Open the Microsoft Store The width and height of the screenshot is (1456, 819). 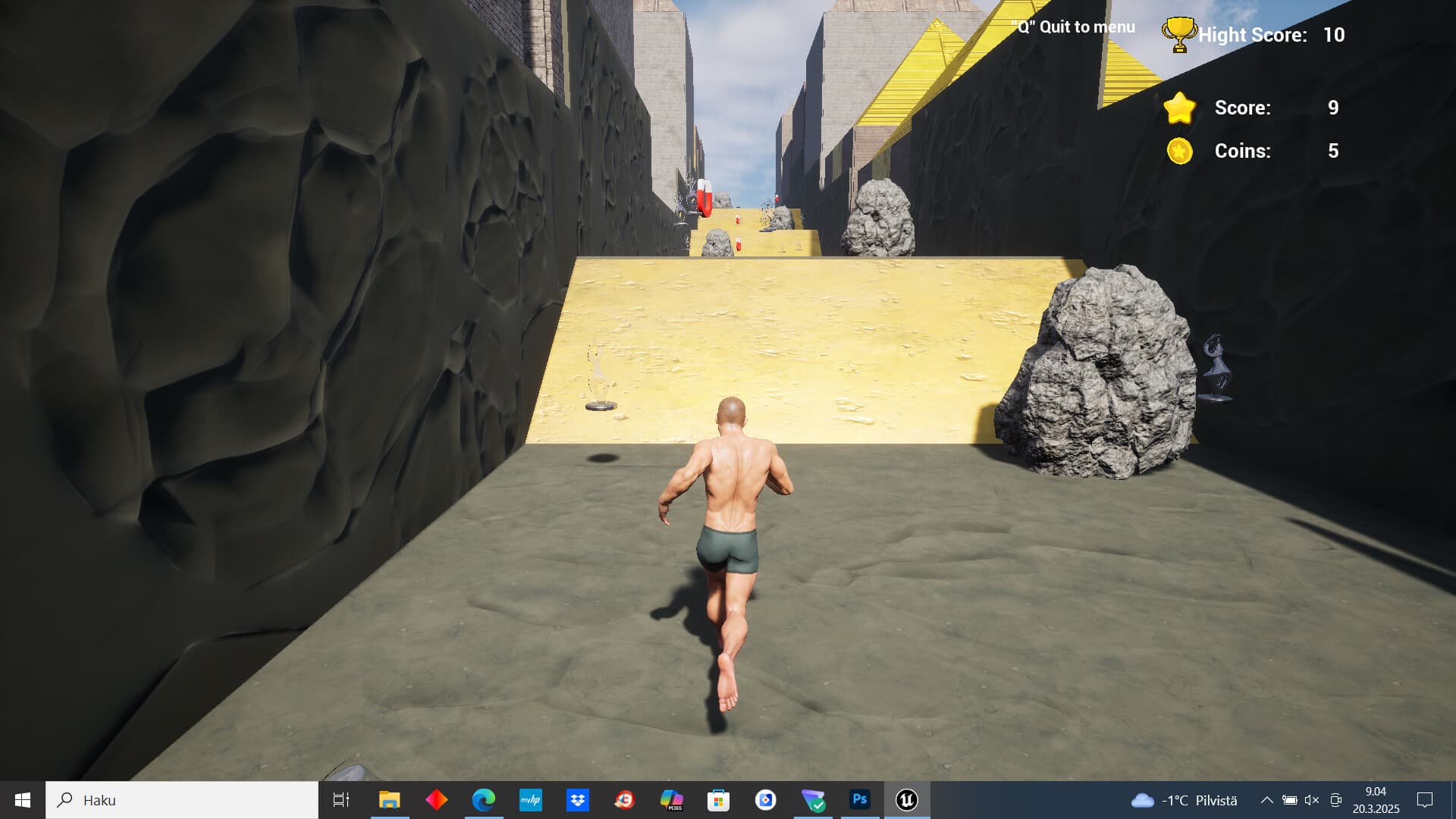tap(718, 800)
